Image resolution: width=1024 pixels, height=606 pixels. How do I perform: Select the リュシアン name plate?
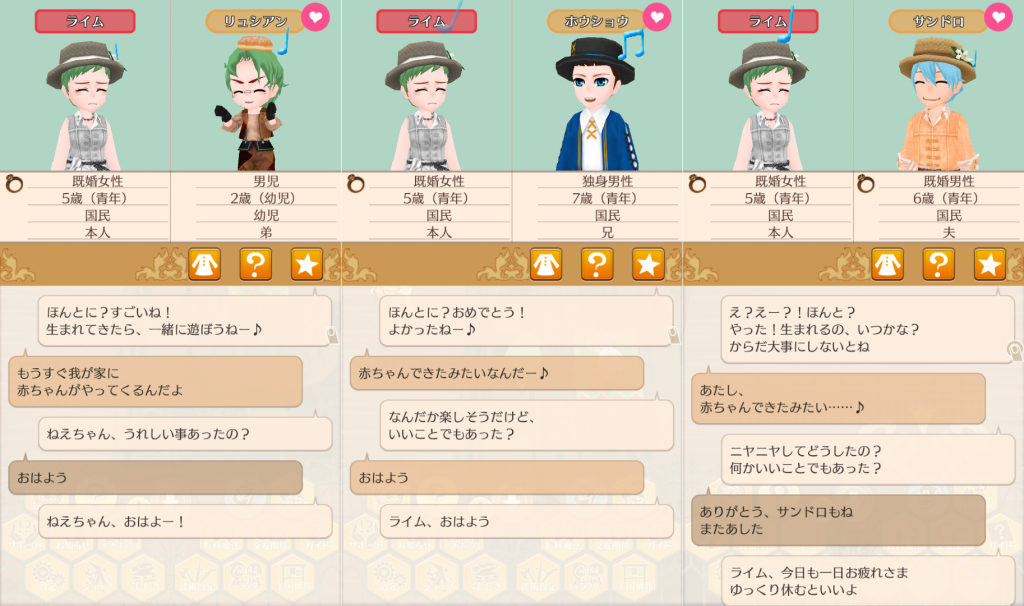click(x=247, y=21)
